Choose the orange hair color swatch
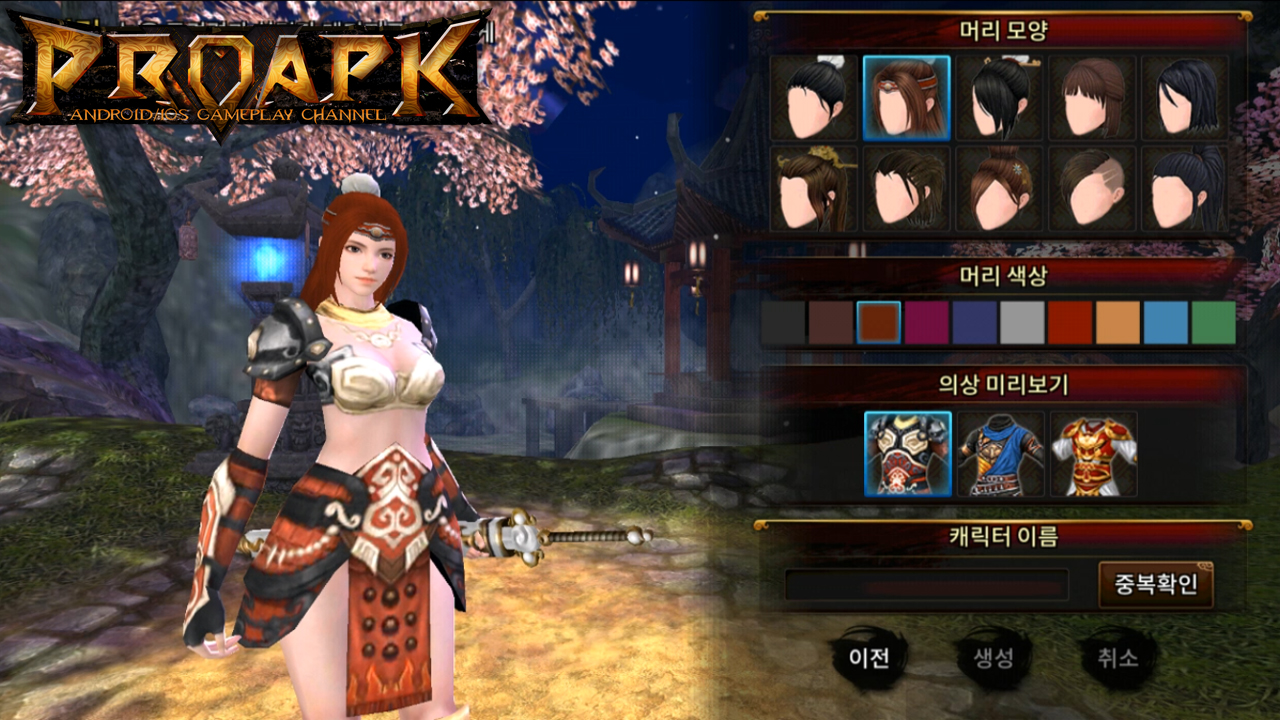 click(x=1118, y=323)
